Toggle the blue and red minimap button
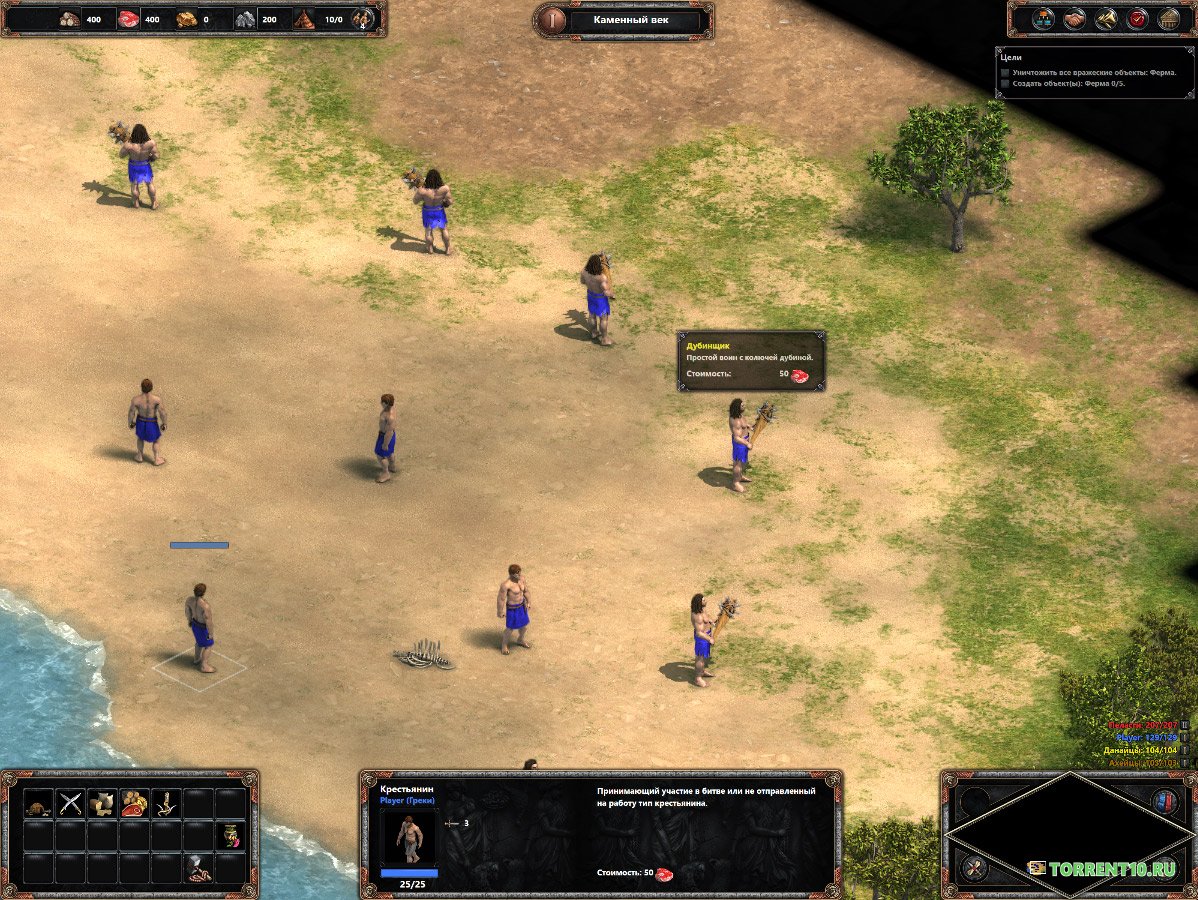The height and width of the screenshot is (900, 1198). [x=1164, y=801]
